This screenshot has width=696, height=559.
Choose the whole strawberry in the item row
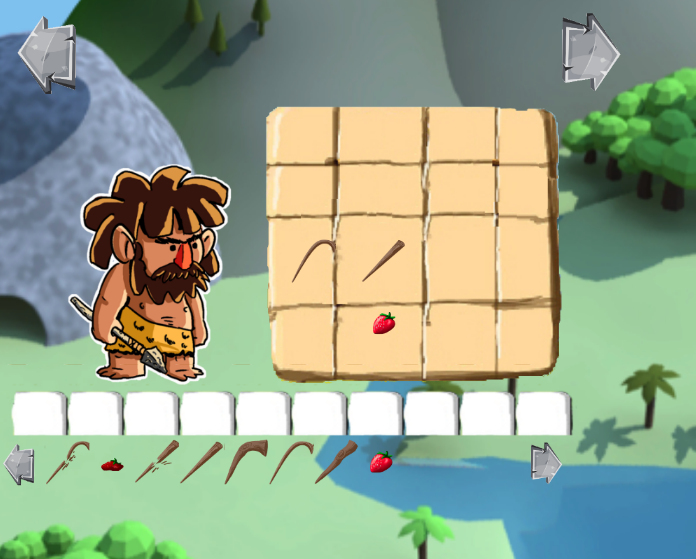(x=381, y=462)
